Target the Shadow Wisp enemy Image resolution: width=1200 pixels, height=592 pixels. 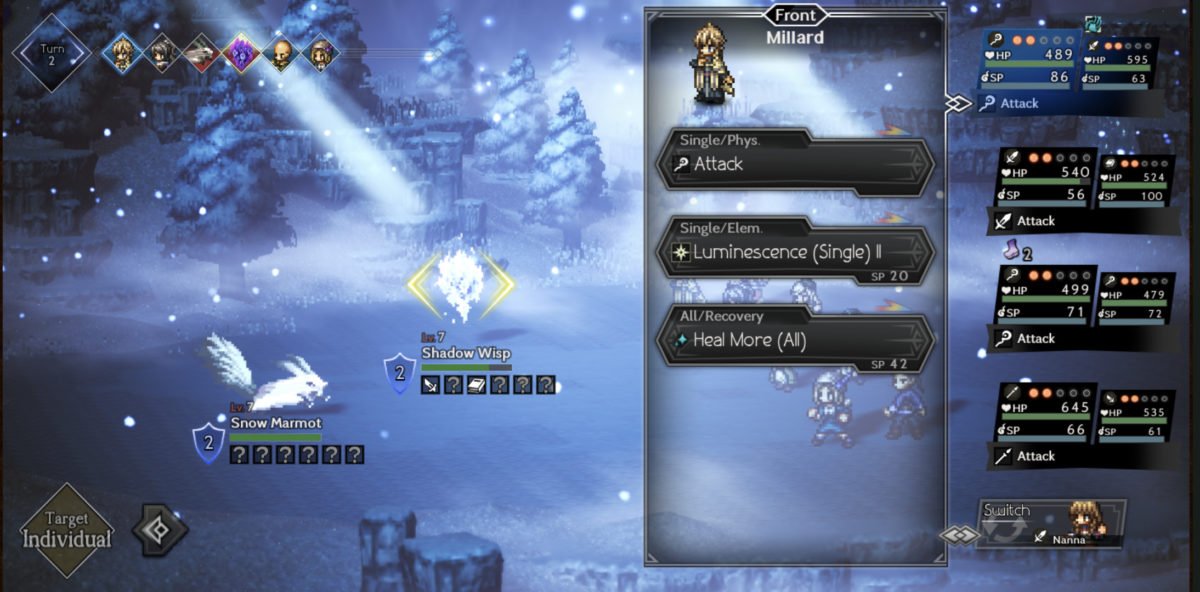tap(460, 285)
